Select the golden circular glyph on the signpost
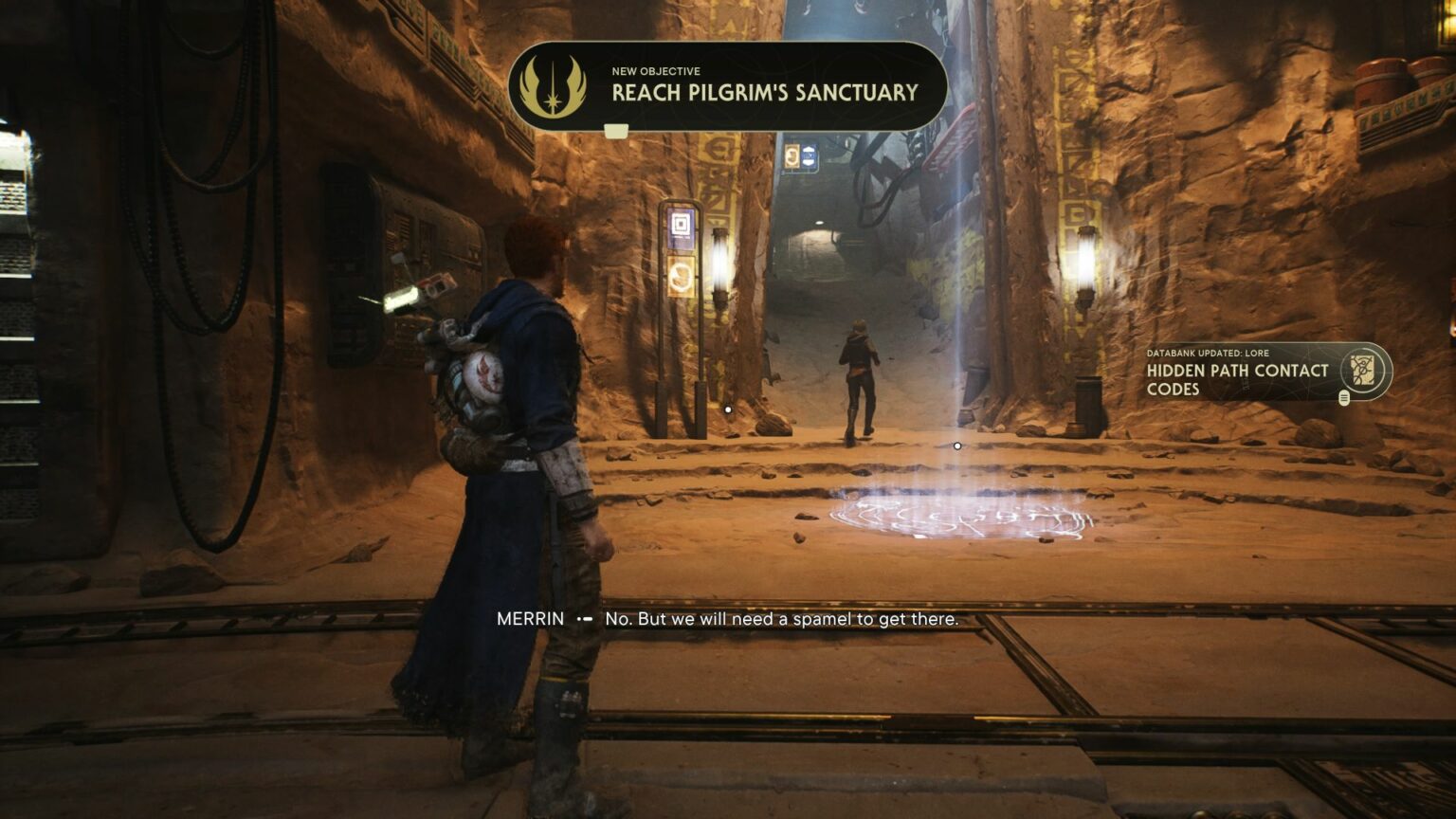The width and height of the screenshot is (1456, 819). point(680,277)
